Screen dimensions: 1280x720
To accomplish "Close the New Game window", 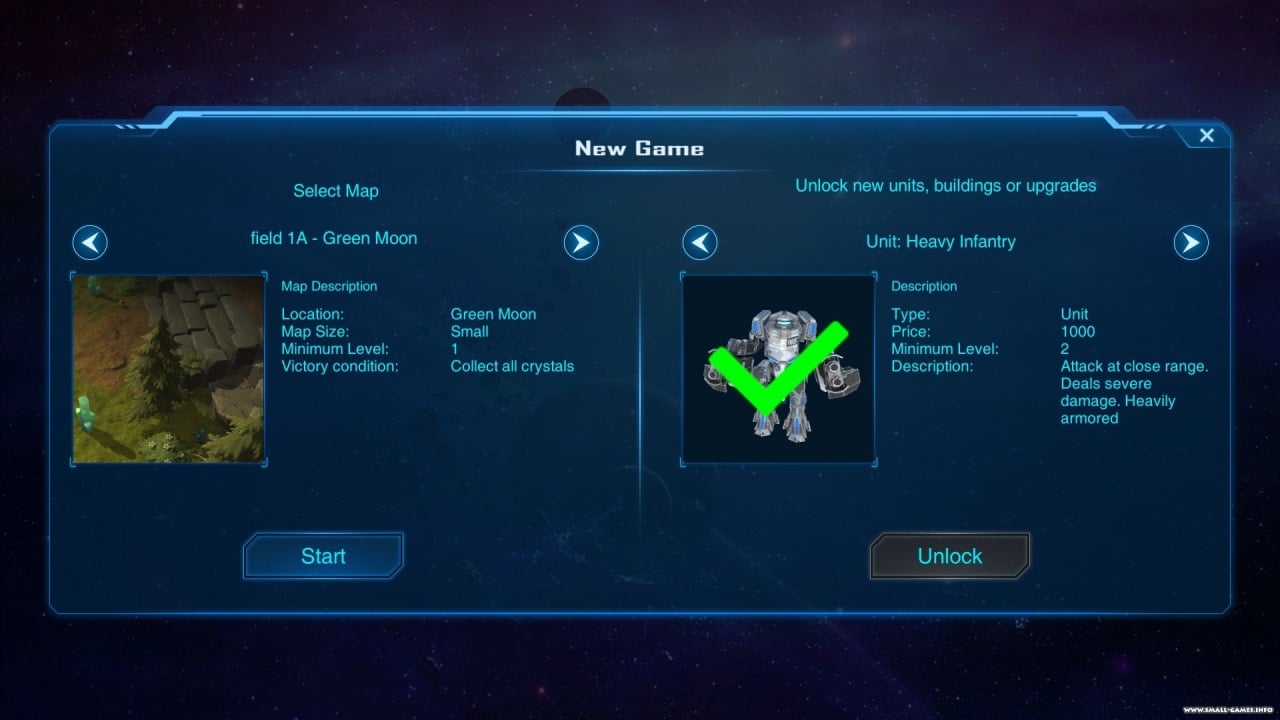I will (1206, 136).
